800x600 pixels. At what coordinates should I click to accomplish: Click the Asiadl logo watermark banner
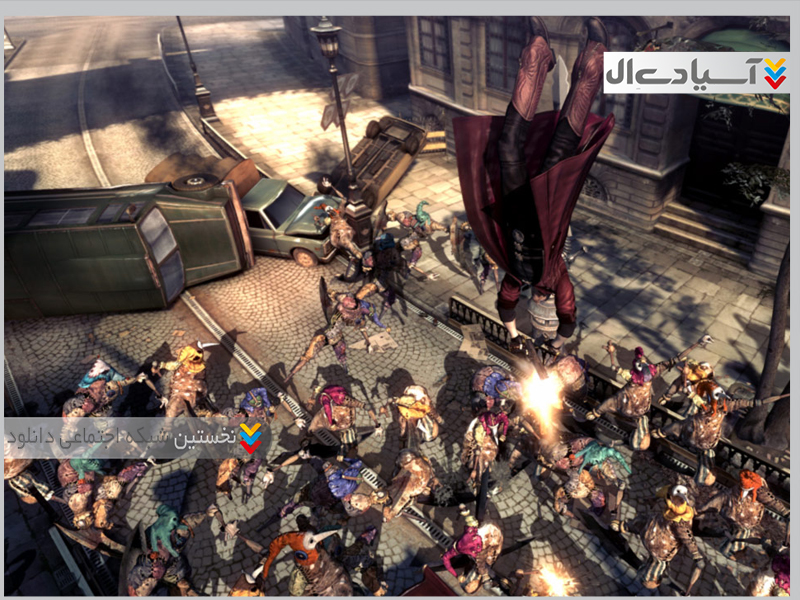coord(696,73)
